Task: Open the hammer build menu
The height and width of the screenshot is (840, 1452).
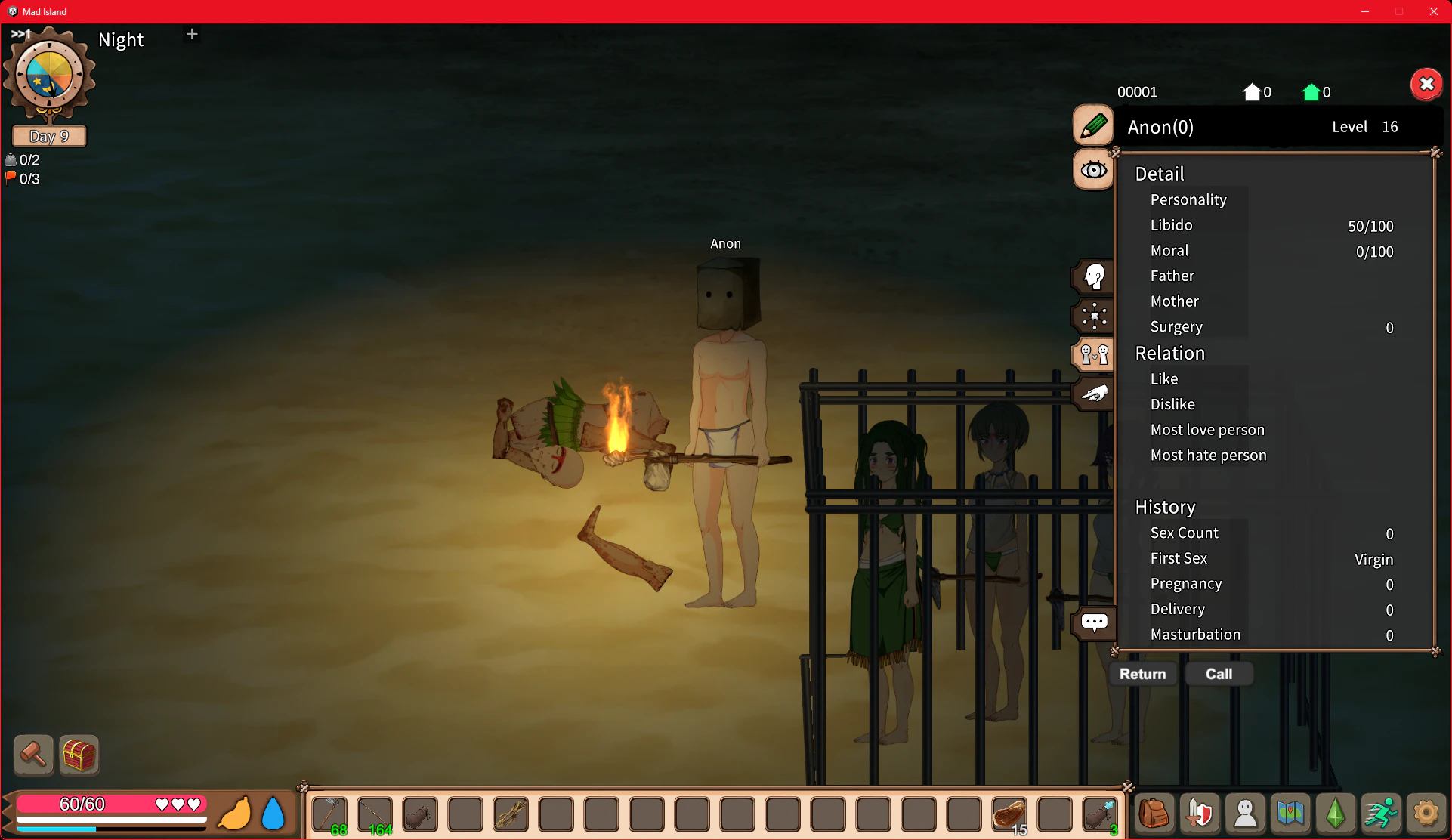Action: 33,754
